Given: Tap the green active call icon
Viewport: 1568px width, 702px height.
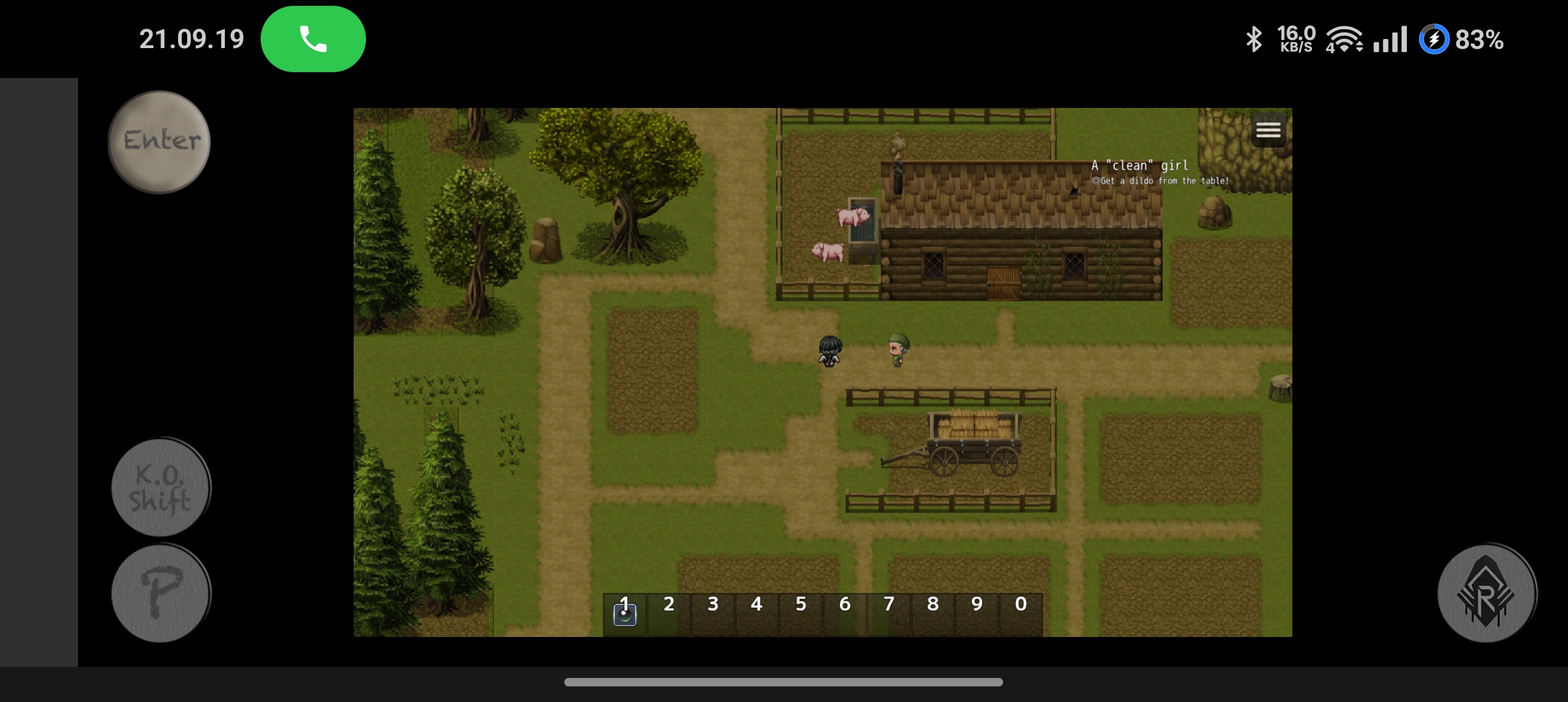Looking at the screenshot, I should [x=313, y=38].
